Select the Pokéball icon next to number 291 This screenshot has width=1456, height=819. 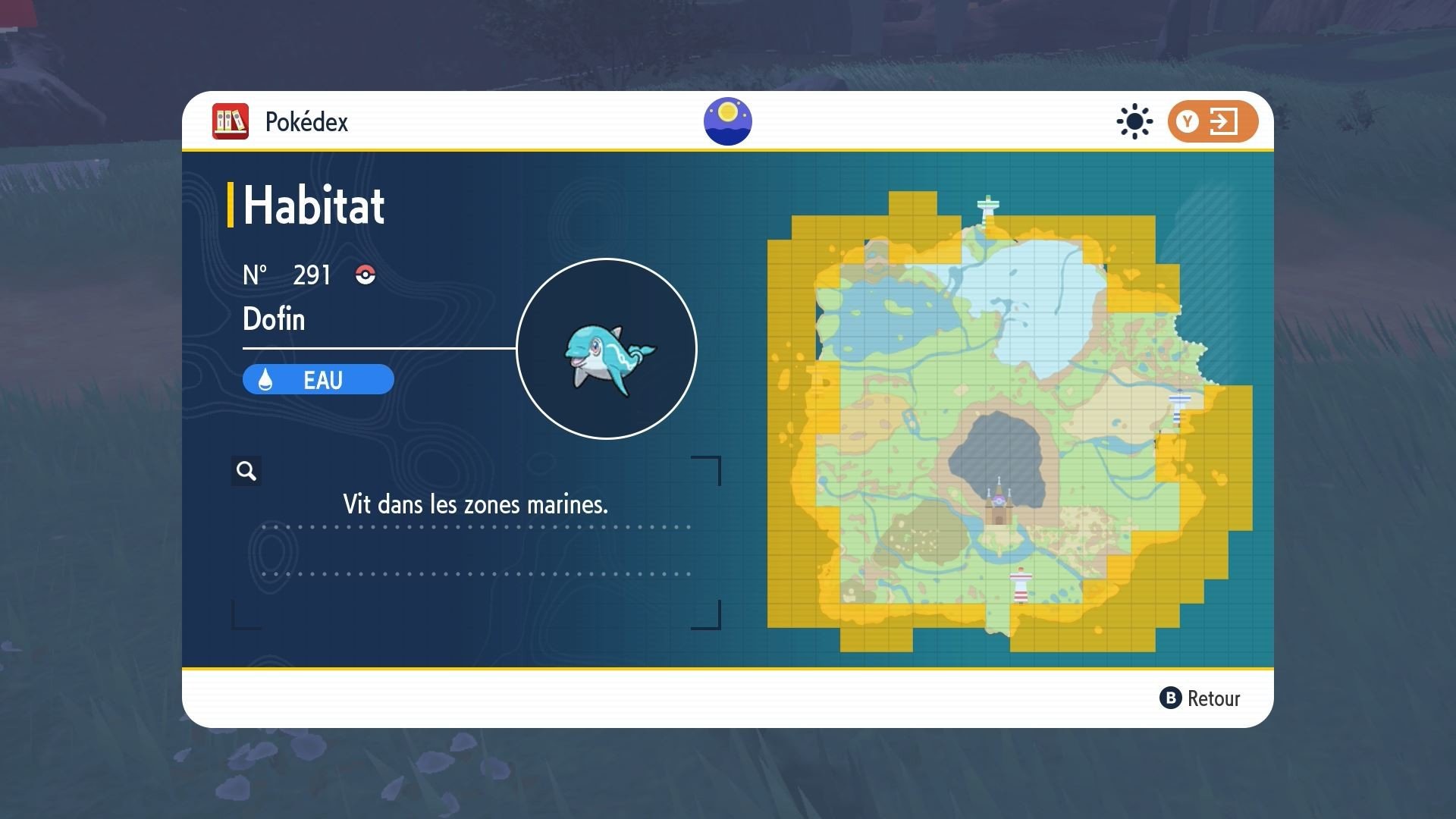click(365, 275)
